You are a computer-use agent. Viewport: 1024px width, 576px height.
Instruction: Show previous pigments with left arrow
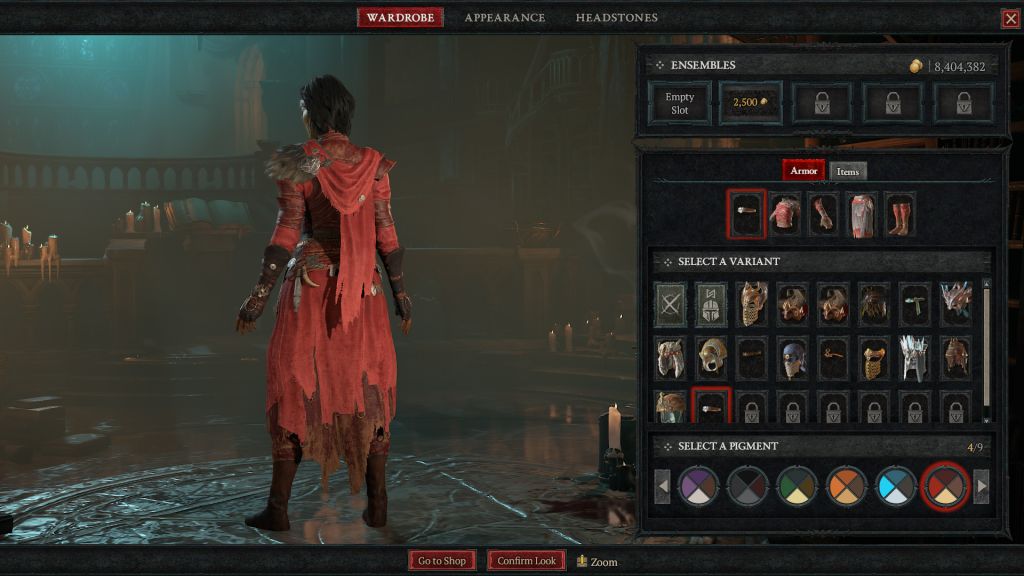[662, 487]
